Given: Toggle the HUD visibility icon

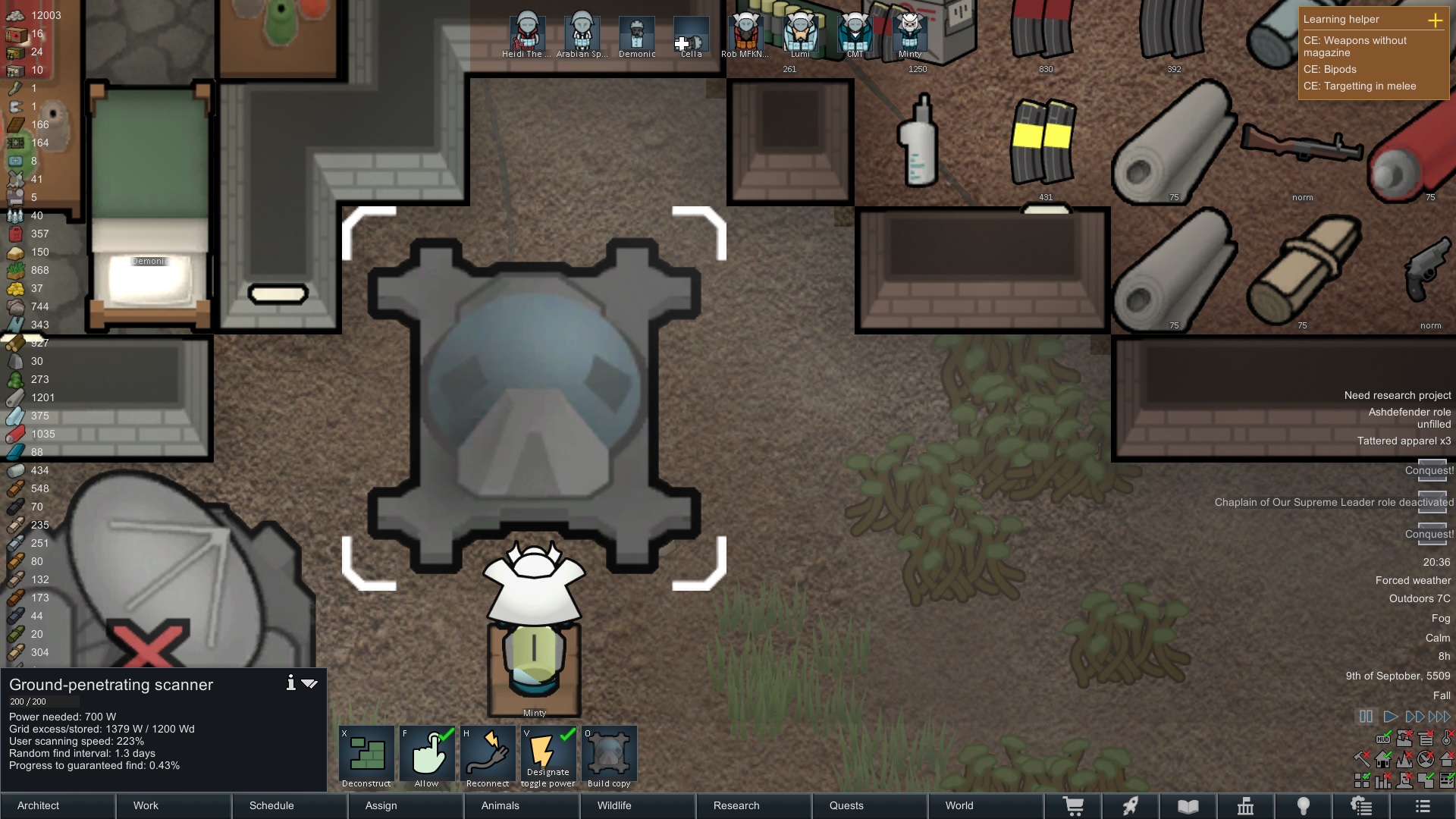Looking at the screenshot, I should (x=1383, y=739).
